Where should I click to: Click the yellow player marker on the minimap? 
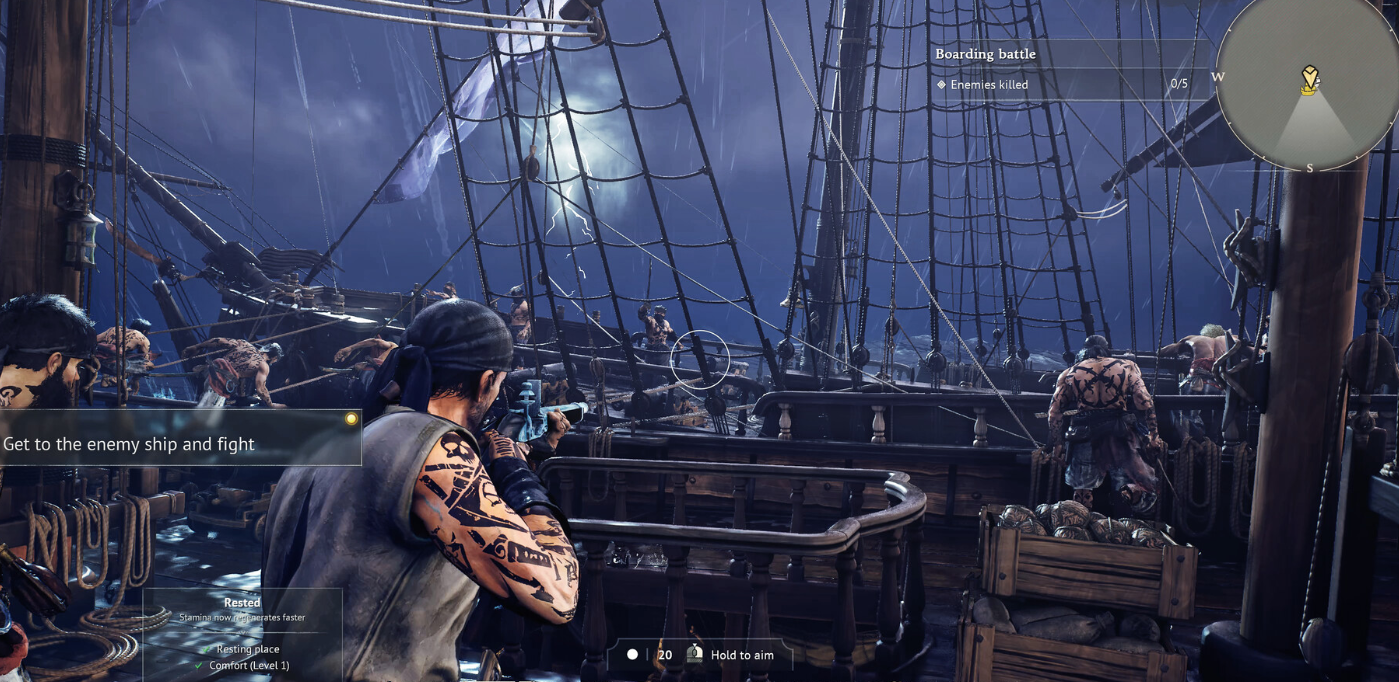[1309, 80]
